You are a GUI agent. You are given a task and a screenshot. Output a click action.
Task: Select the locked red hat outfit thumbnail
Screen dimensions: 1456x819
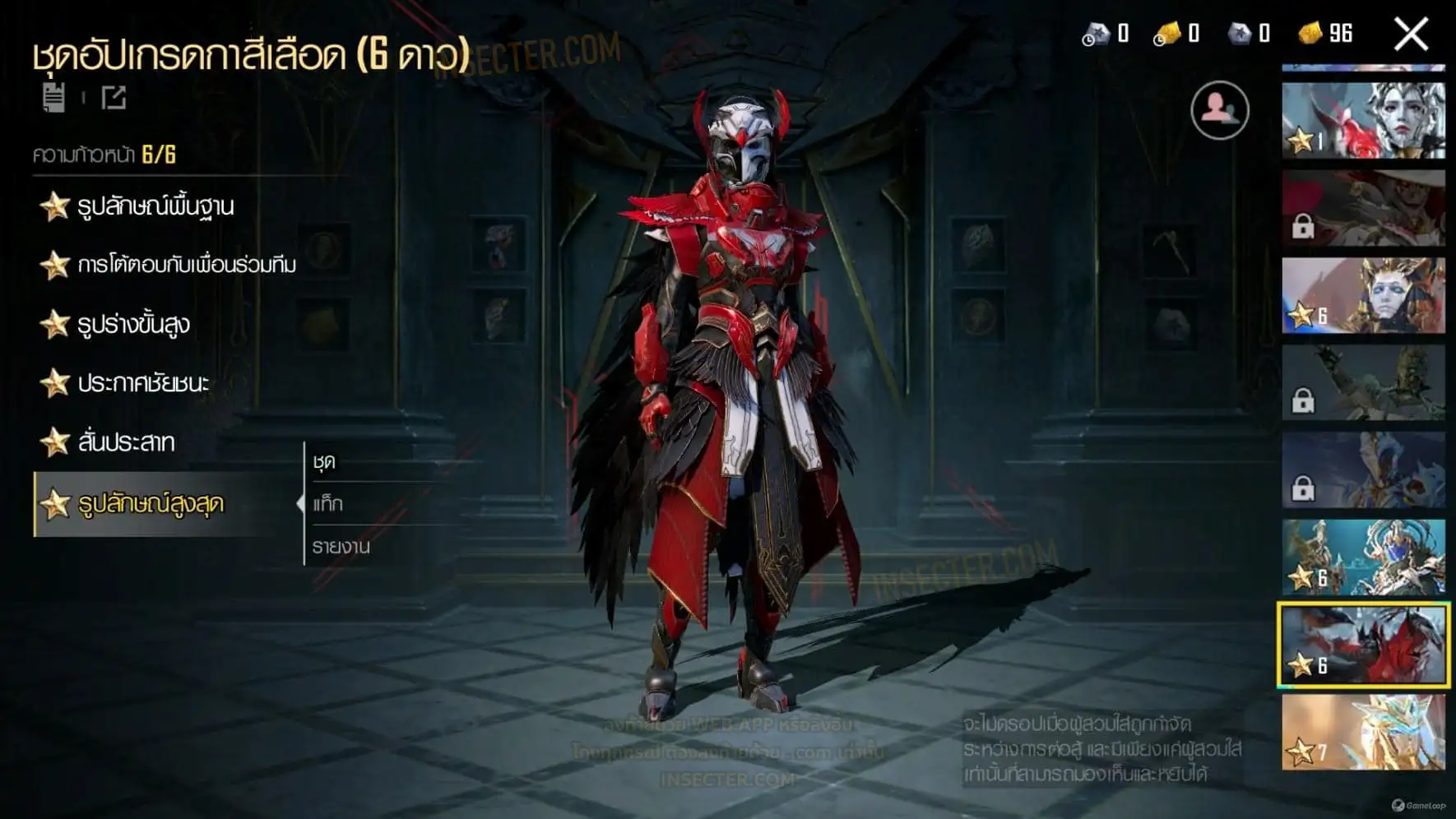pos(1363,208)
